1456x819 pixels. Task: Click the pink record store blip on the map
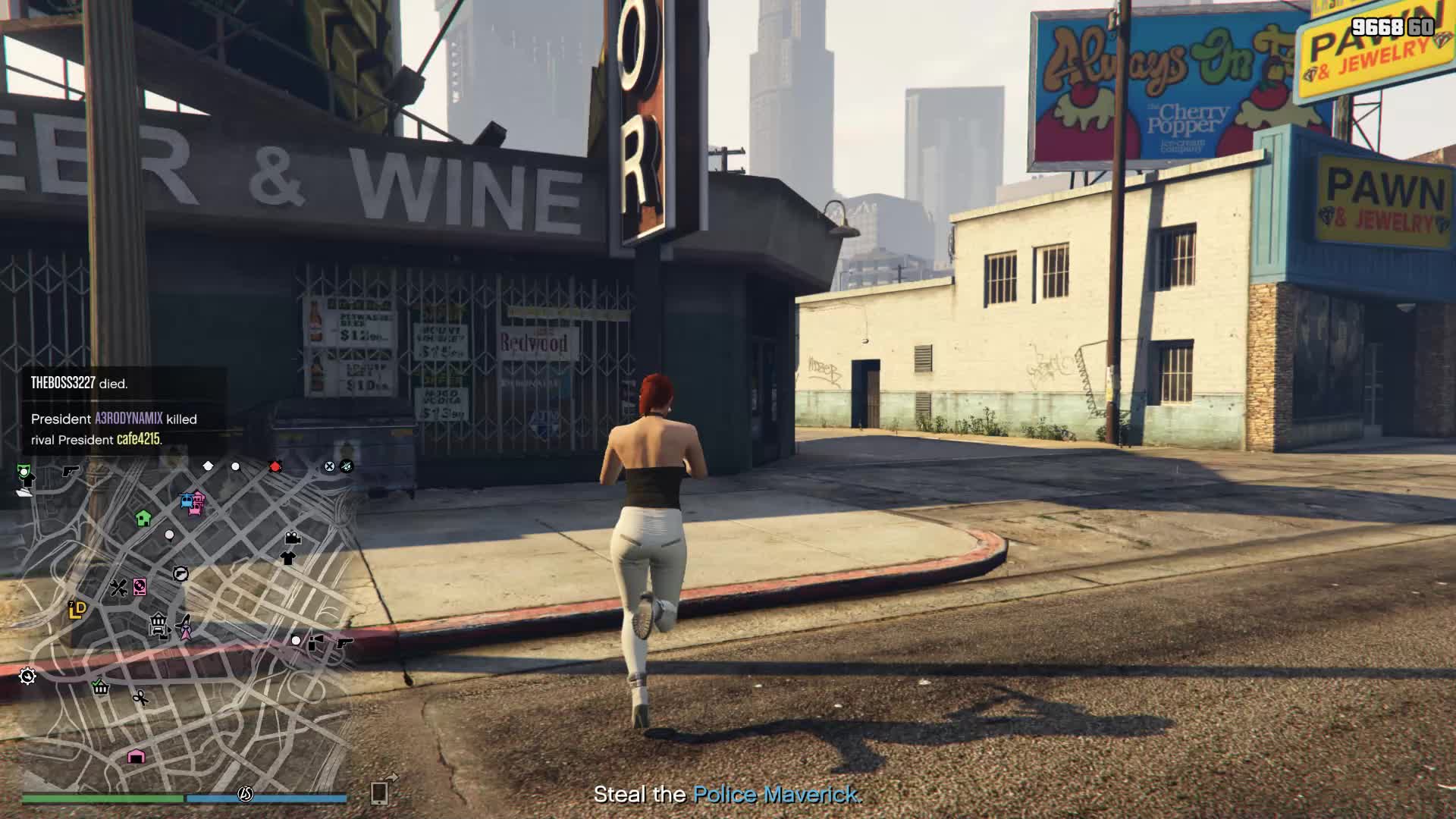click(x=140, y=588)
